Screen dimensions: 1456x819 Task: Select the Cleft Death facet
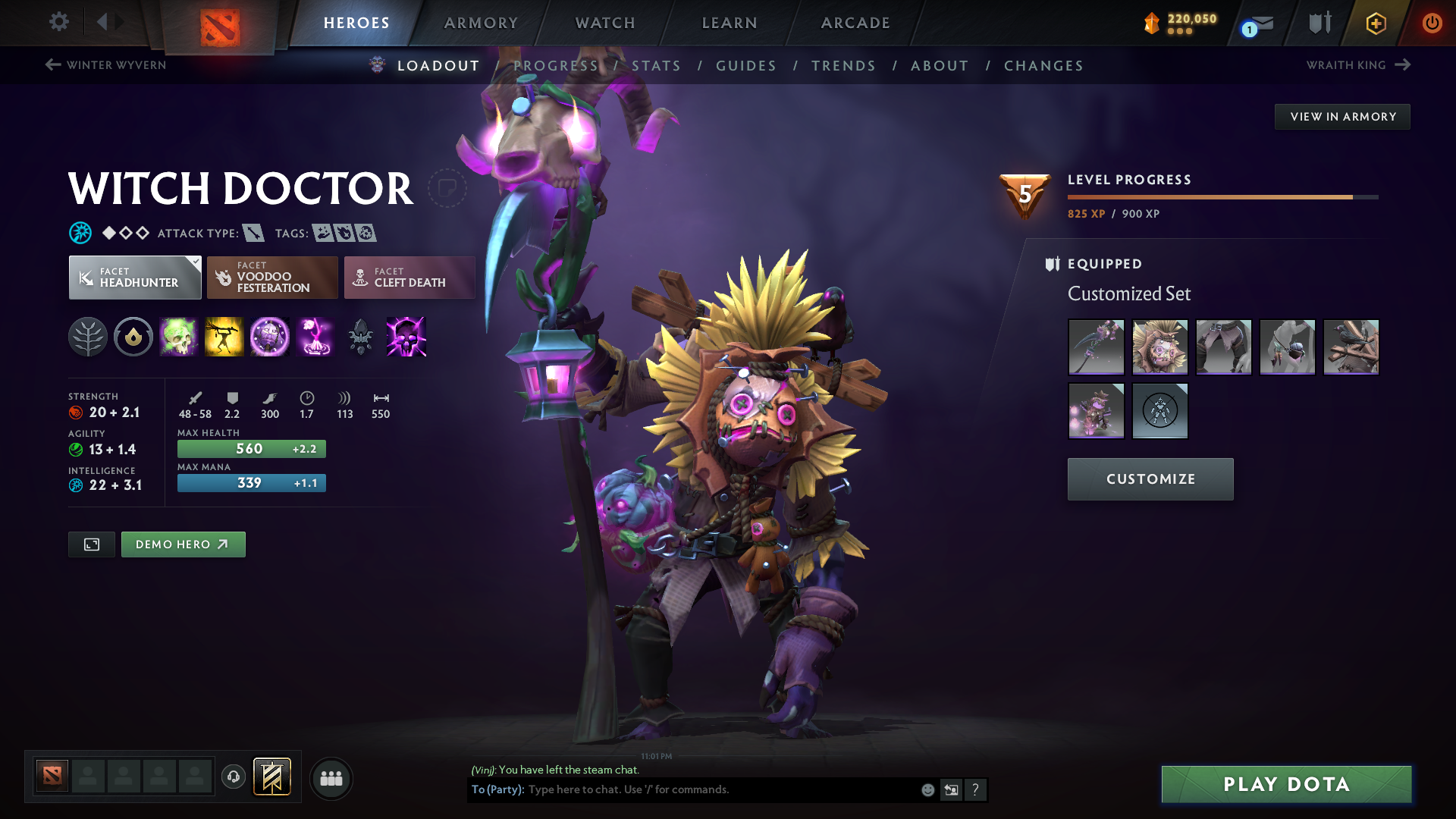tap(409, 278)
